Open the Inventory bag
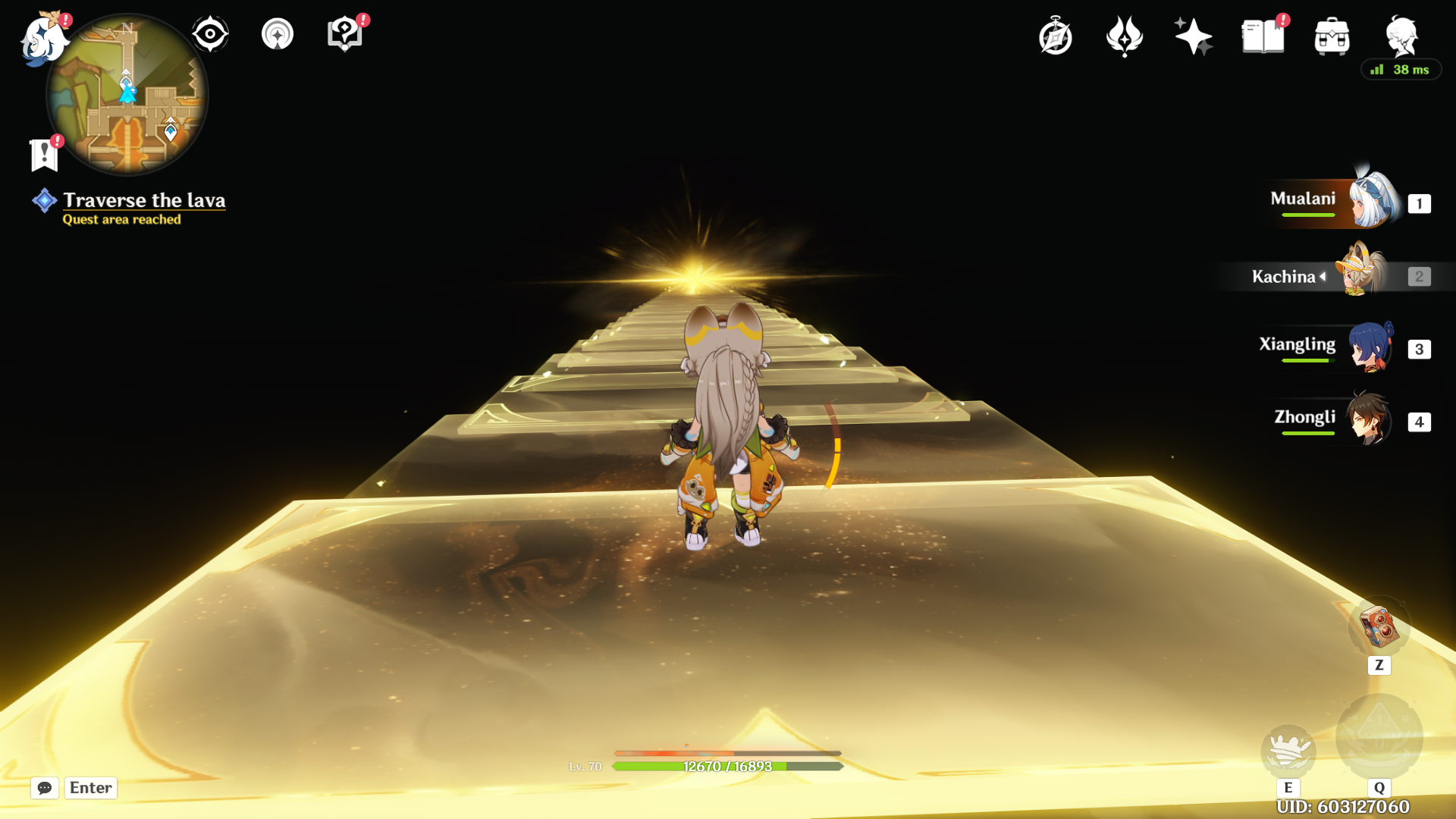1456x819 pixels. [1333, 36]
